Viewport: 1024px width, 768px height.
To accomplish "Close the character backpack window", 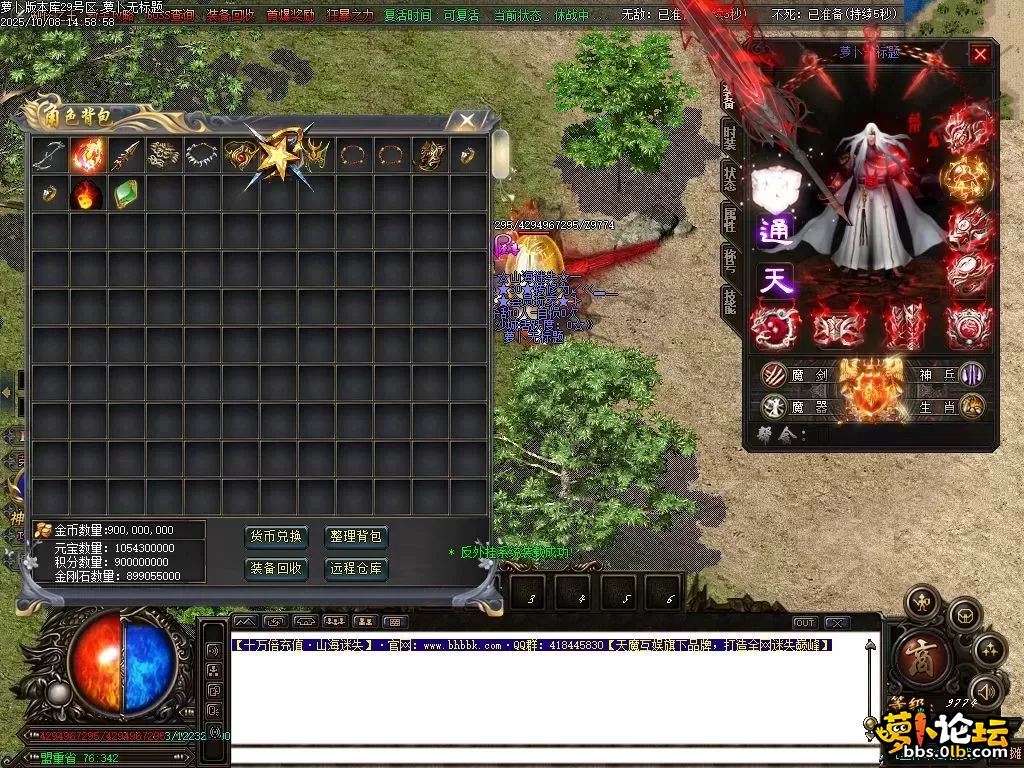I will tap(467, 121).
